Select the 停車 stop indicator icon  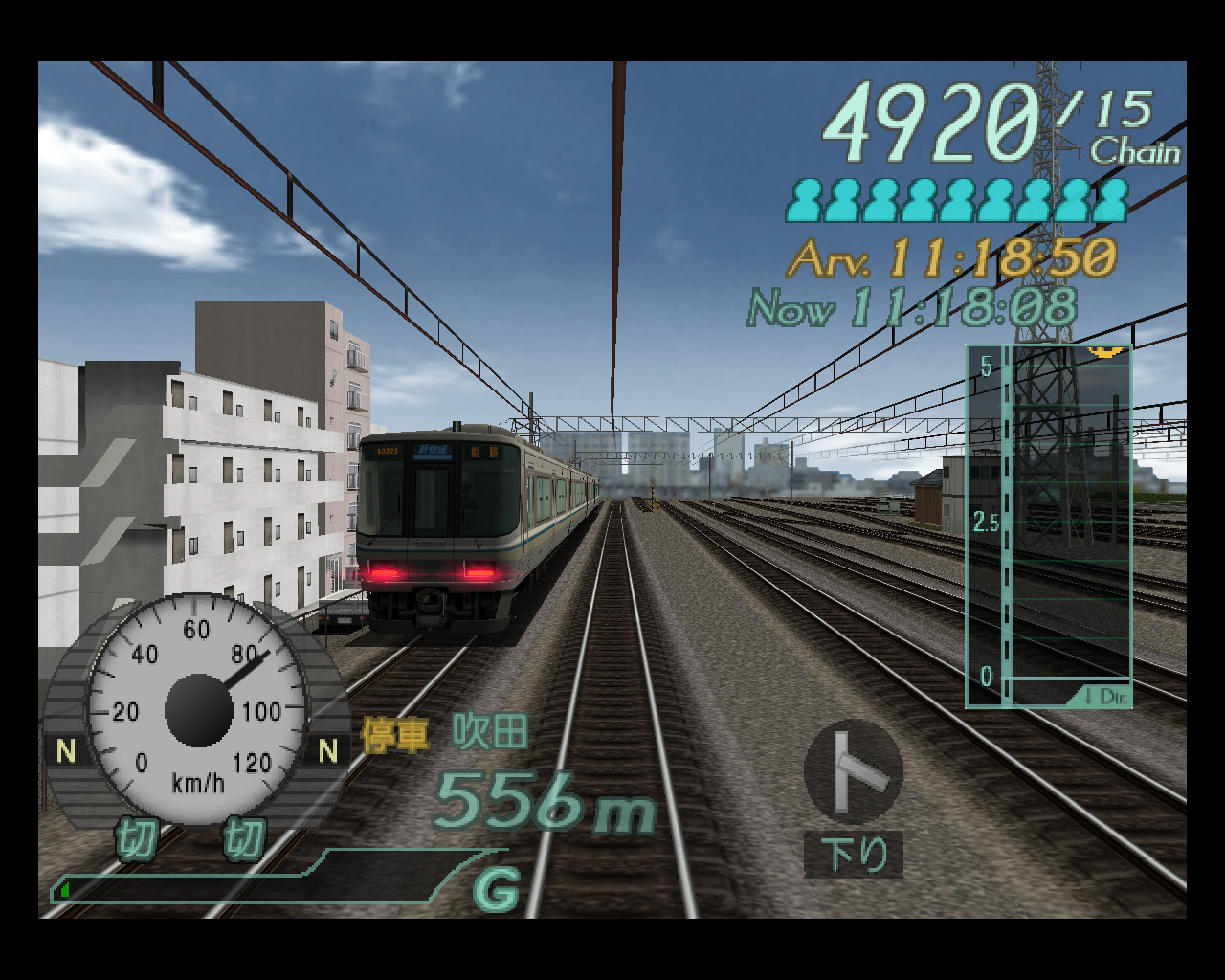click(392, 737)
